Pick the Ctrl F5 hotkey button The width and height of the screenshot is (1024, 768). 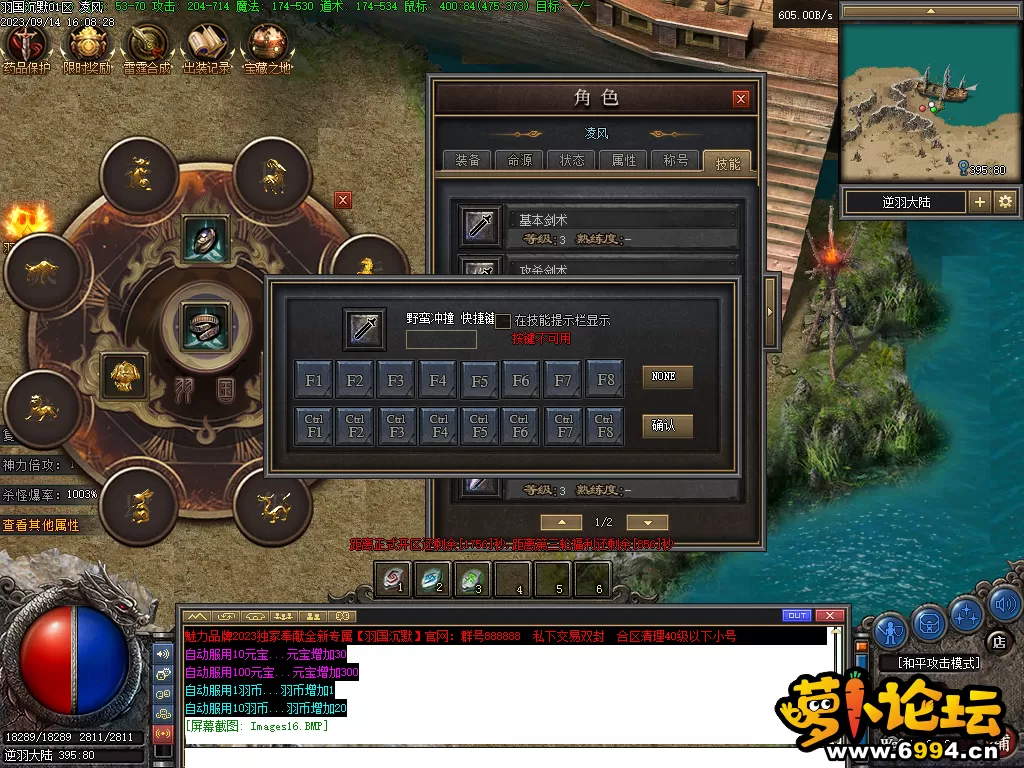coord(479,426)
